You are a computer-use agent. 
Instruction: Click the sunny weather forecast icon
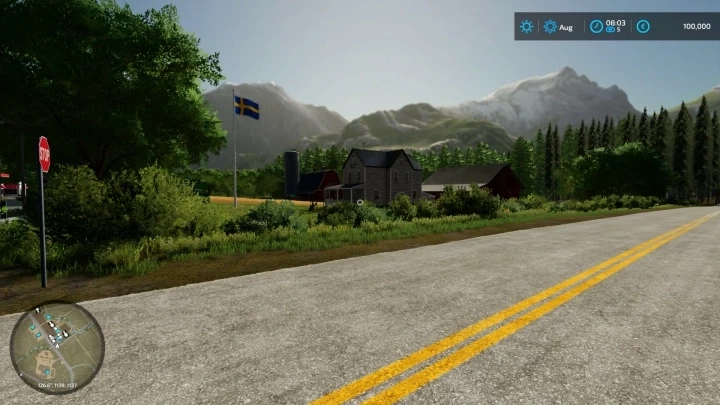527,26
